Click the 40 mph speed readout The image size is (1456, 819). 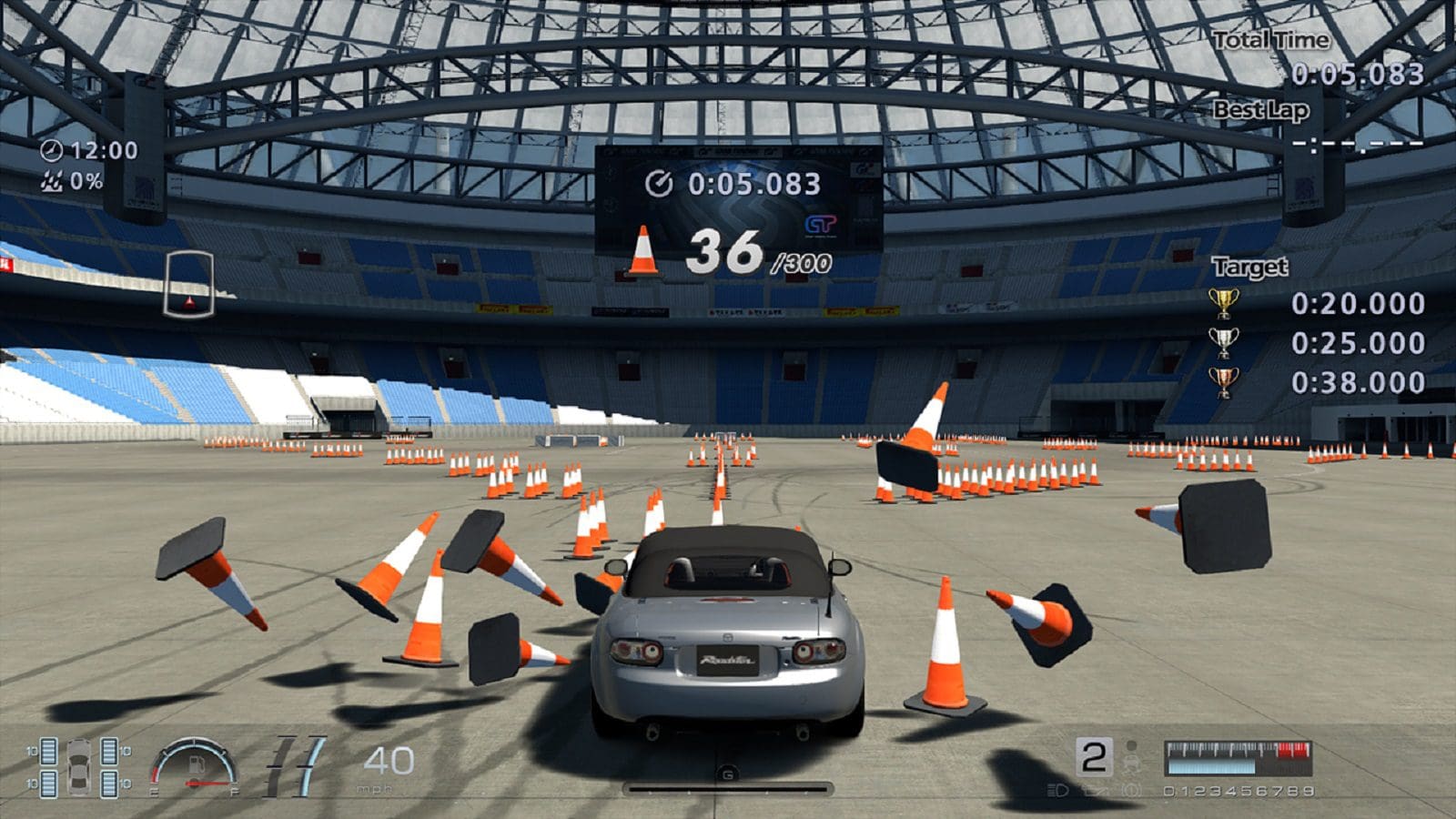[387, 759]
